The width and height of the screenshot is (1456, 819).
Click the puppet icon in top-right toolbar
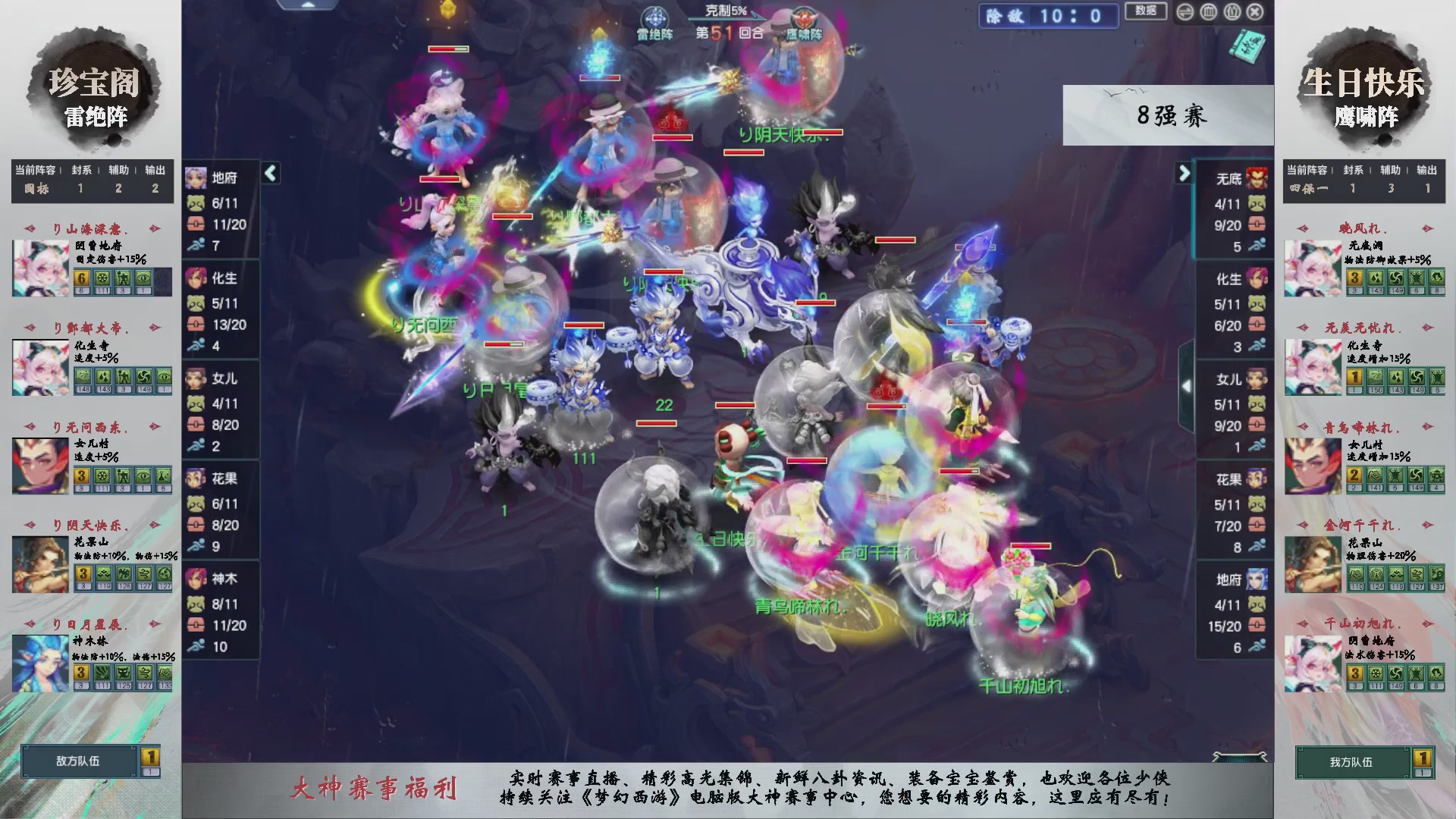tap(1232, 11)
